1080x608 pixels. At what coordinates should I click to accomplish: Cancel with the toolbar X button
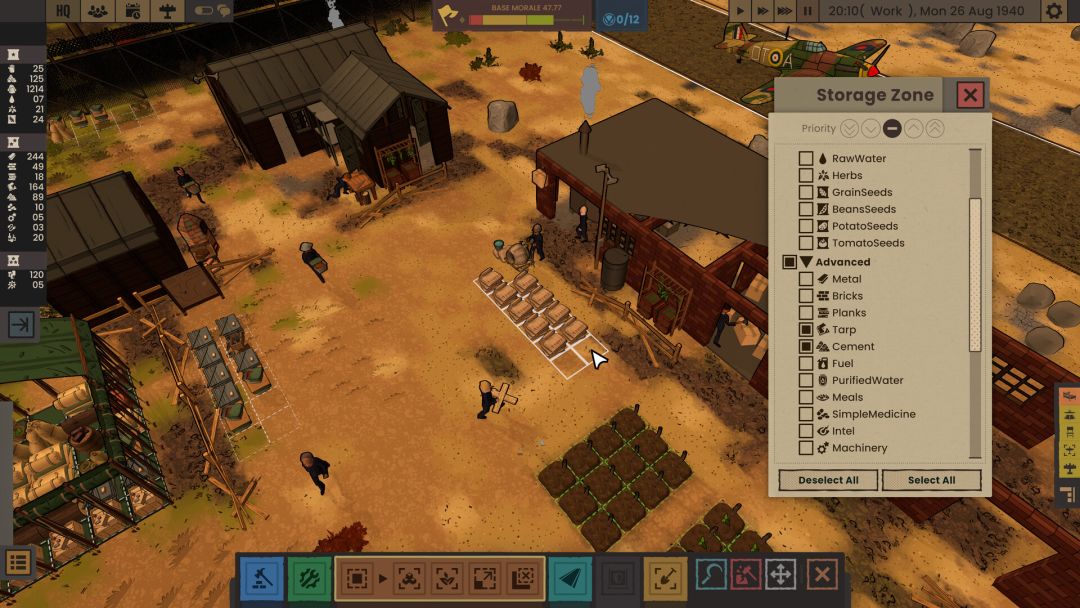click(822, 575)
